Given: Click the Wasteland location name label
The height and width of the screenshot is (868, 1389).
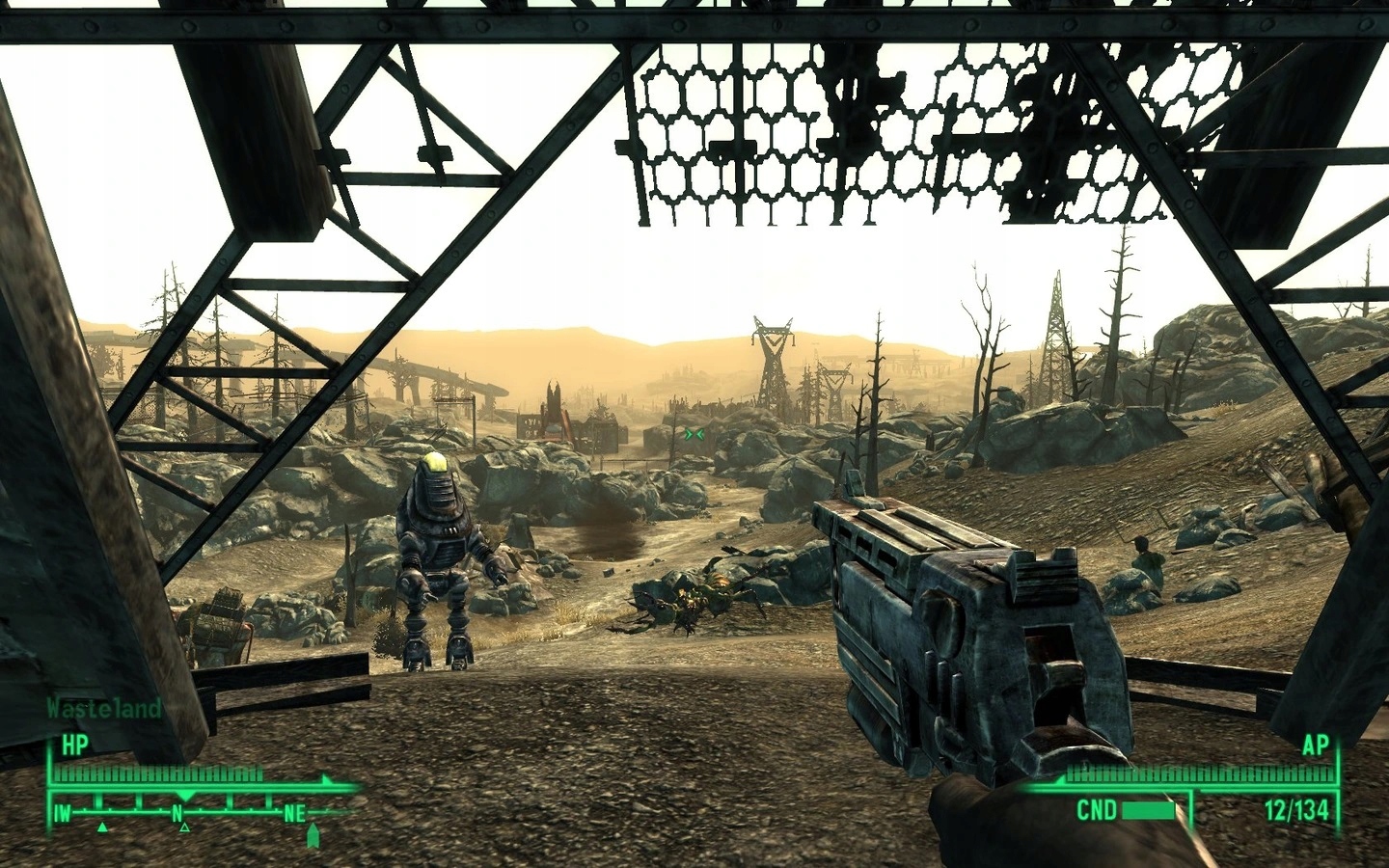Looking at the screenshot, I should click(102, 707).
